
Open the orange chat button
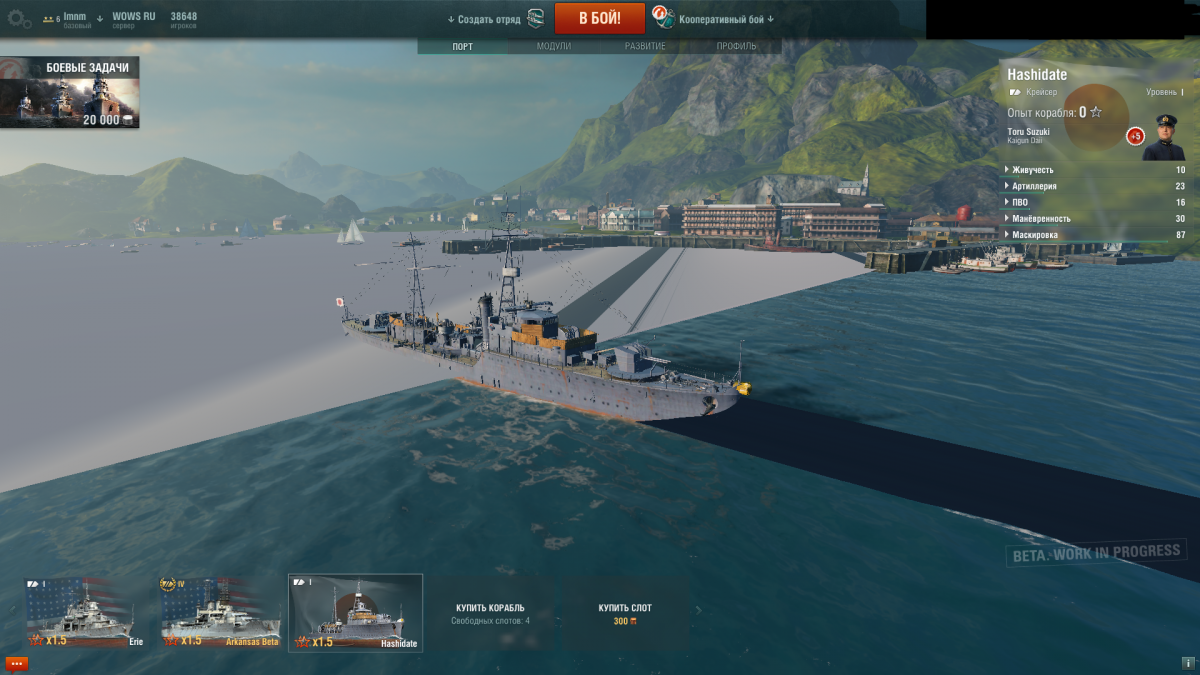16,663
